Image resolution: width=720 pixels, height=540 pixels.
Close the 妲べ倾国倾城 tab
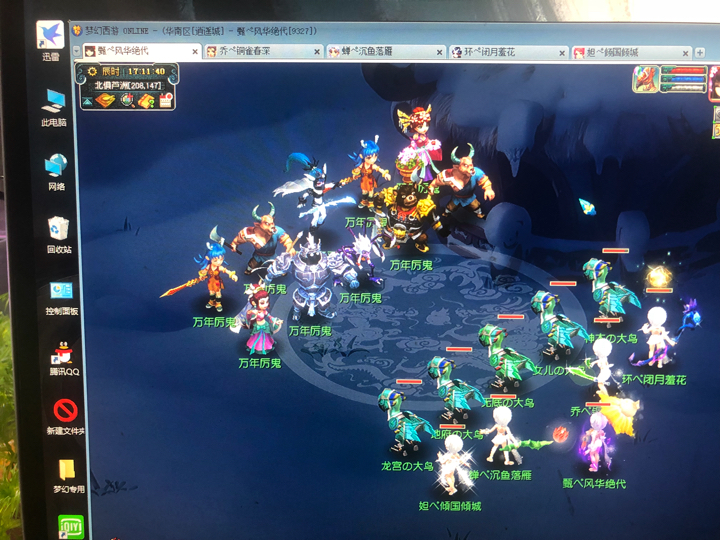point(684,53)
